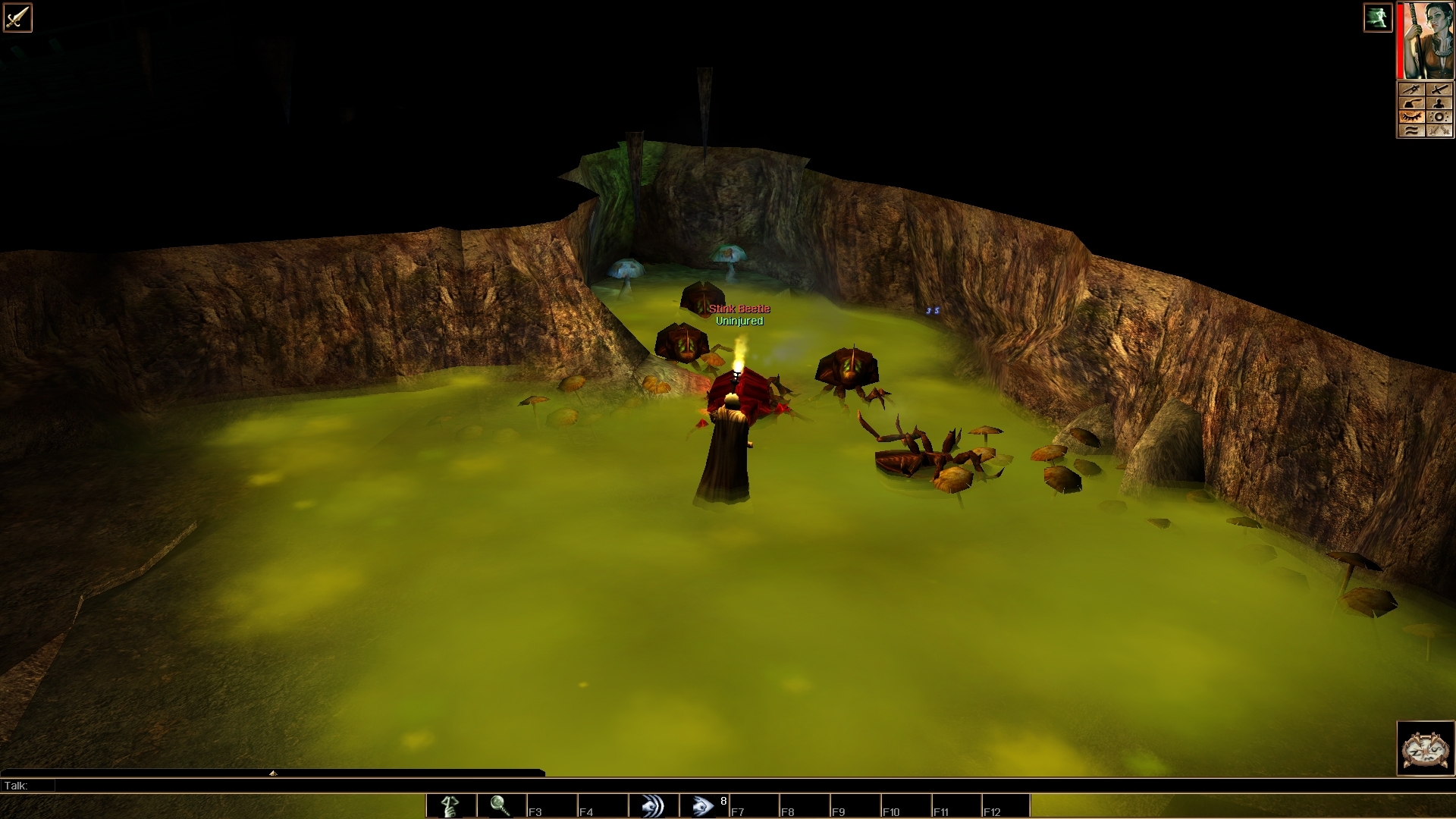Image resolution: width=1456 pixels, height=819 pixels.
Task: Cast the swirl spell in quickbar slot F5
Action: pyautogui.click(x=654, y=806)
